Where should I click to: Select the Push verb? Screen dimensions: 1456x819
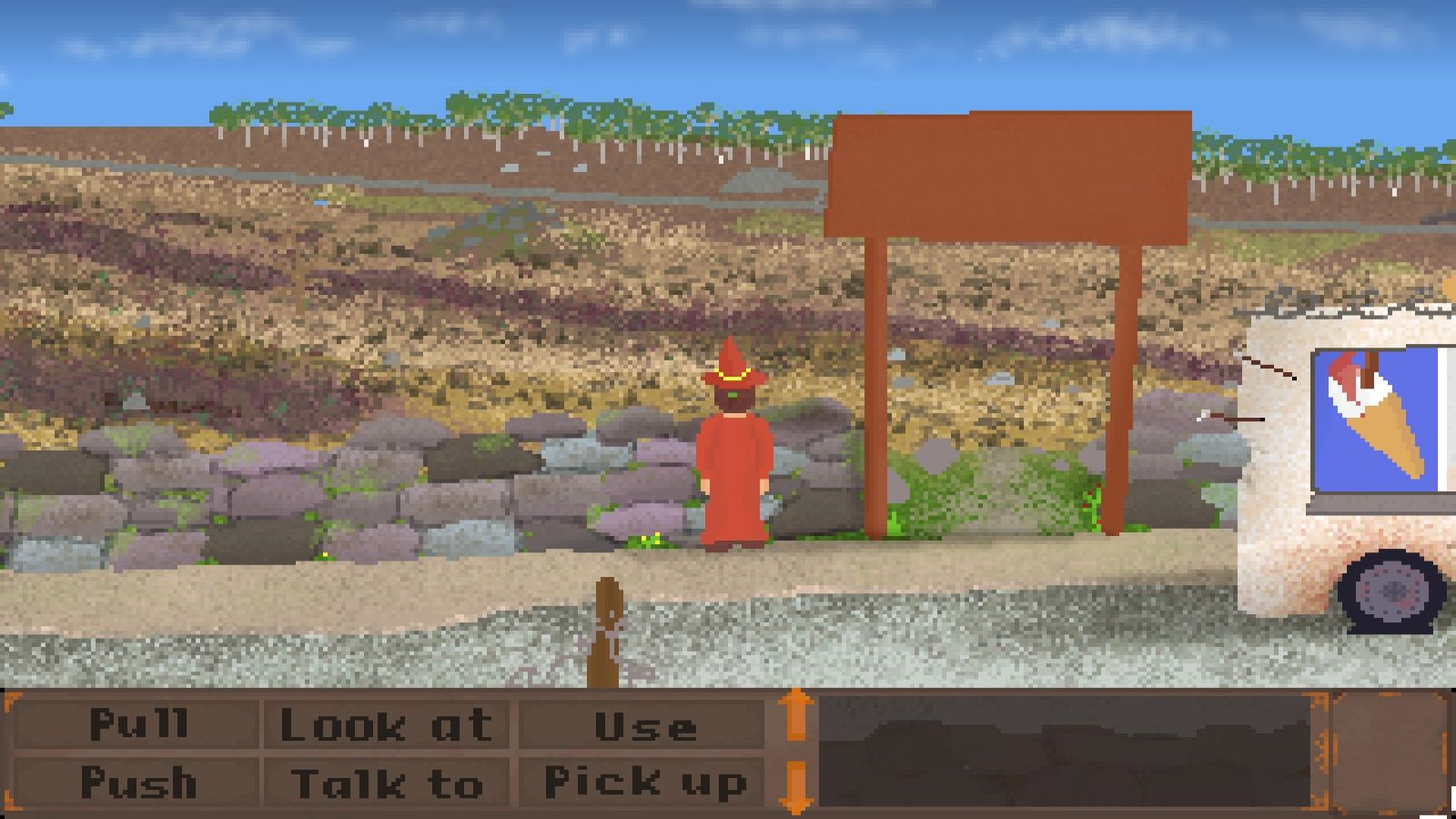[x=136, y=782]
